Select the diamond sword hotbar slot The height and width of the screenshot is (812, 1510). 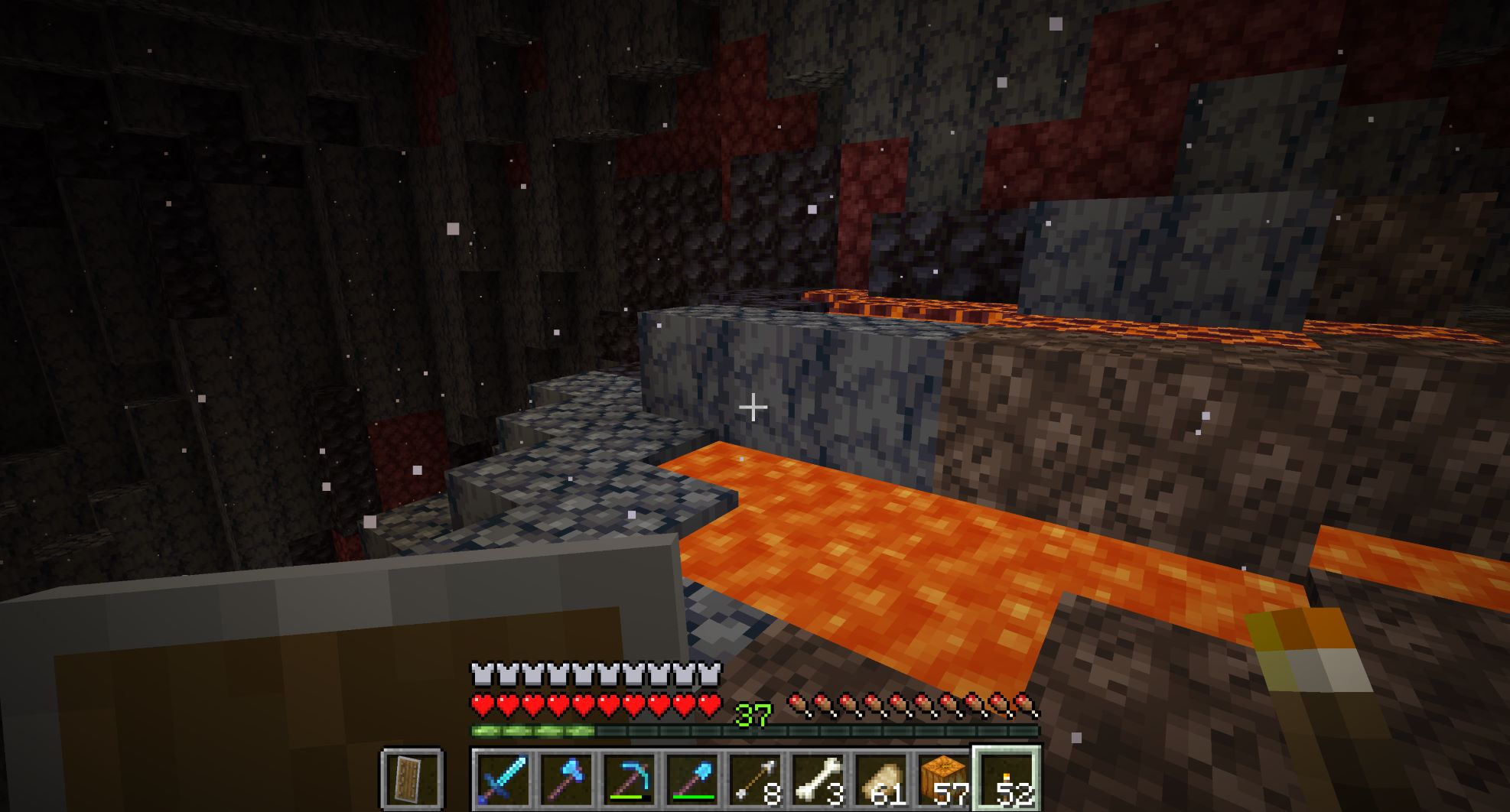pos(503,780)
